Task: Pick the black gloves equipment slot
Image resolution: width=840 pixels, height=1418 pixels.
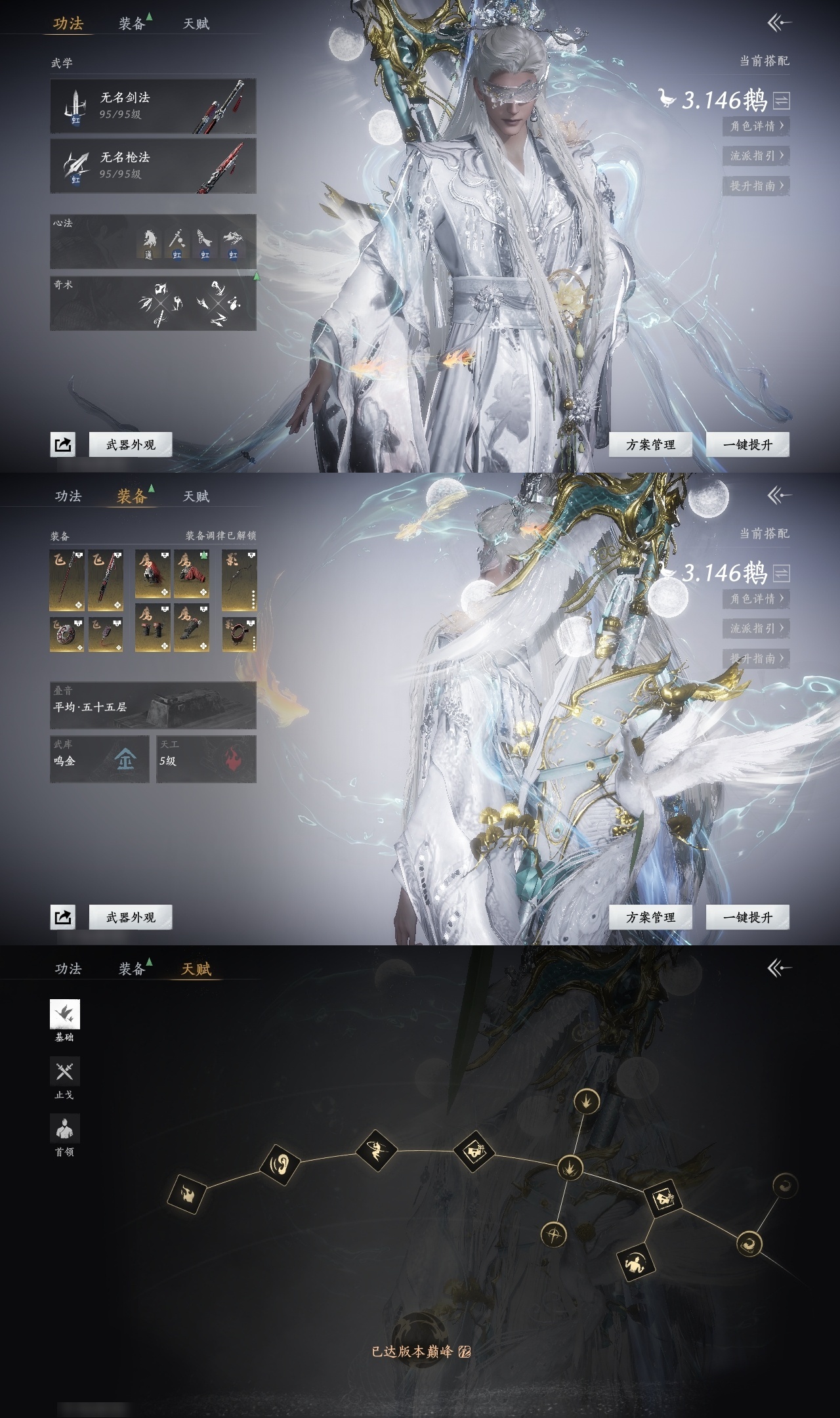Action: (152, 628)
